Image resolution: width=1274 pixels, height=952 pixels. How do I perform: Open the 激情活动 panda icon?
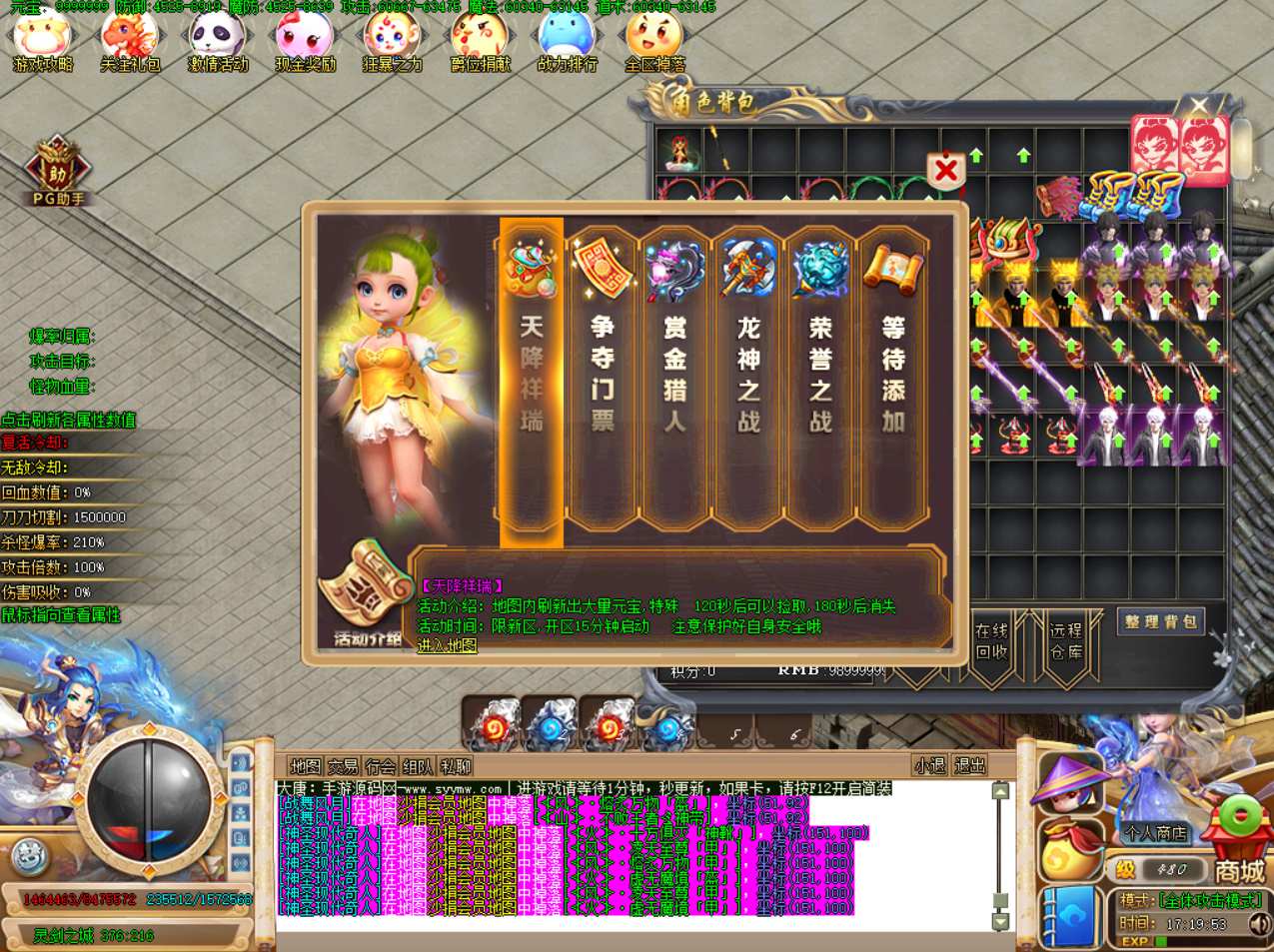tap(218, 42)
